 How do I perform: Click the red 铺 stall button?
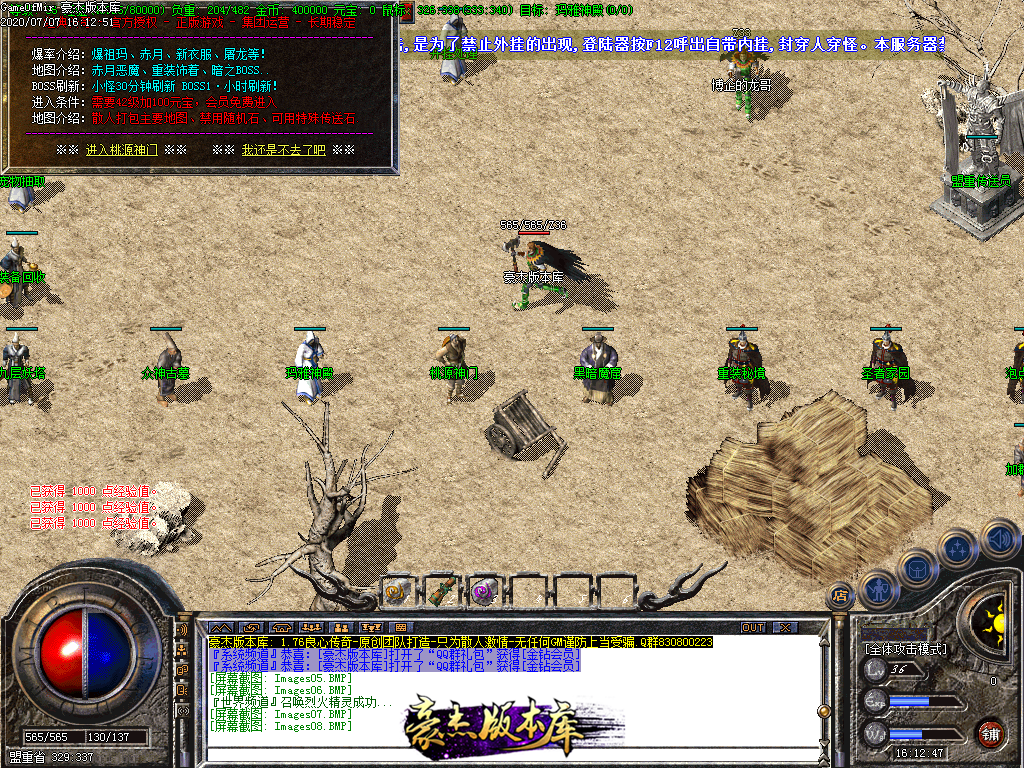pyautogui.click(x=989, y=733)
